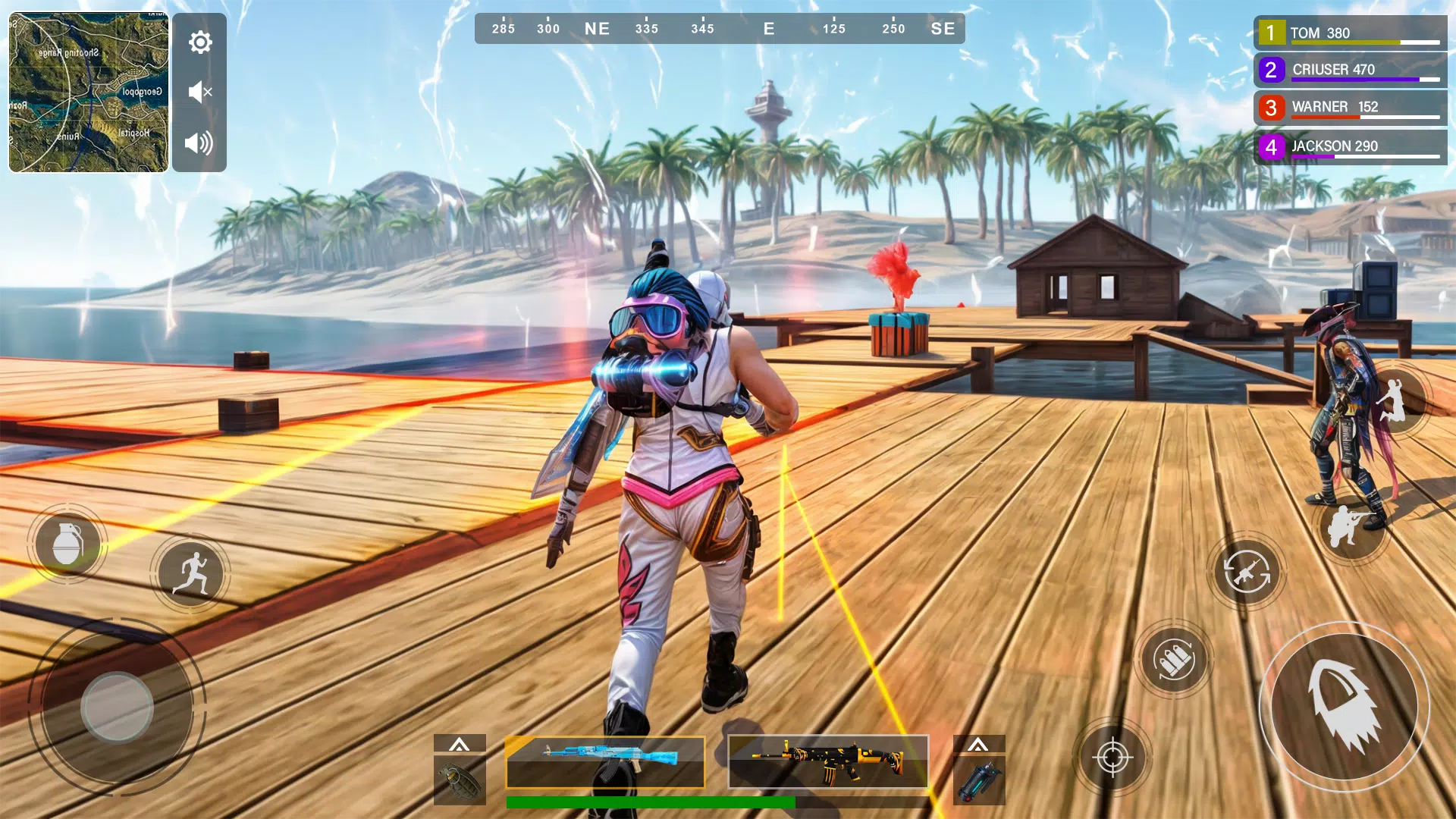Jump with the leaping figure button

1394,400
